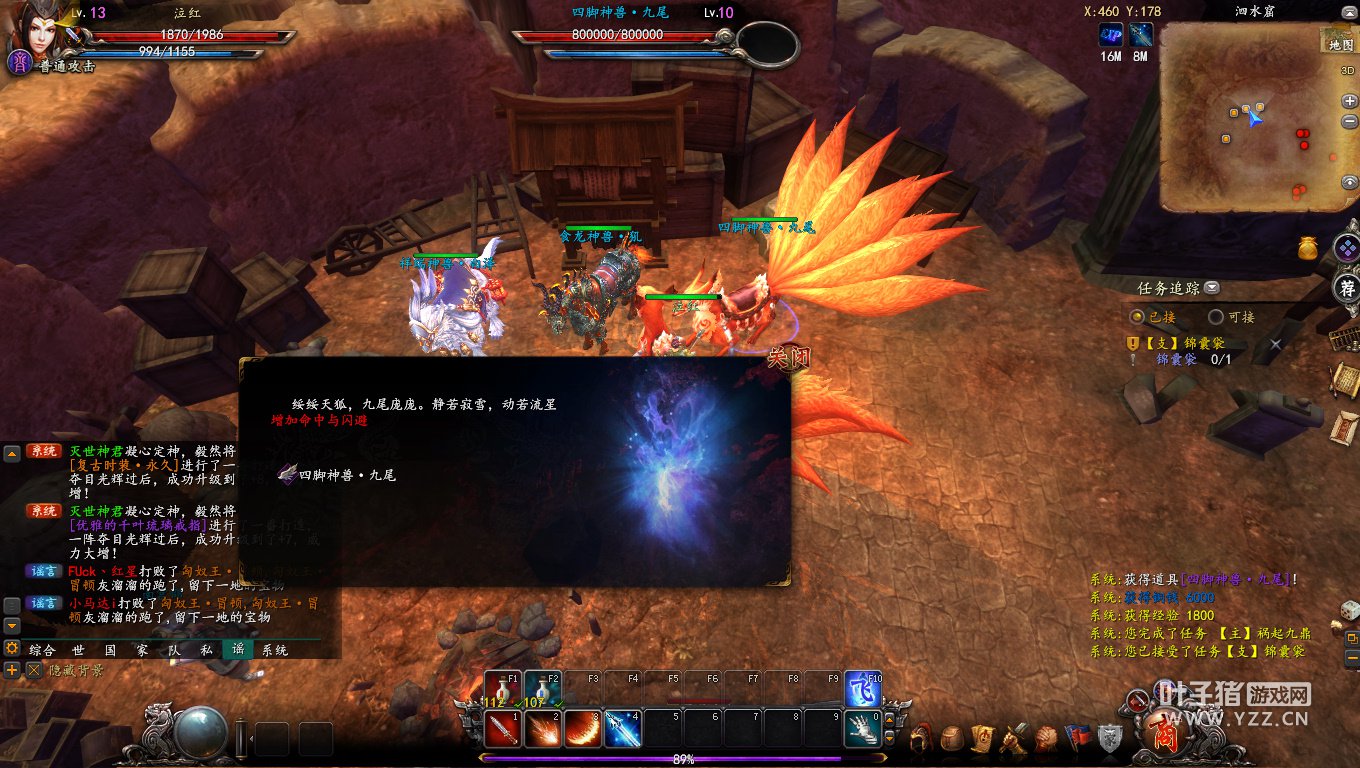1360x768 pixels.
Task: Switch chat to the 系统 tab
Action: point(274,650)
